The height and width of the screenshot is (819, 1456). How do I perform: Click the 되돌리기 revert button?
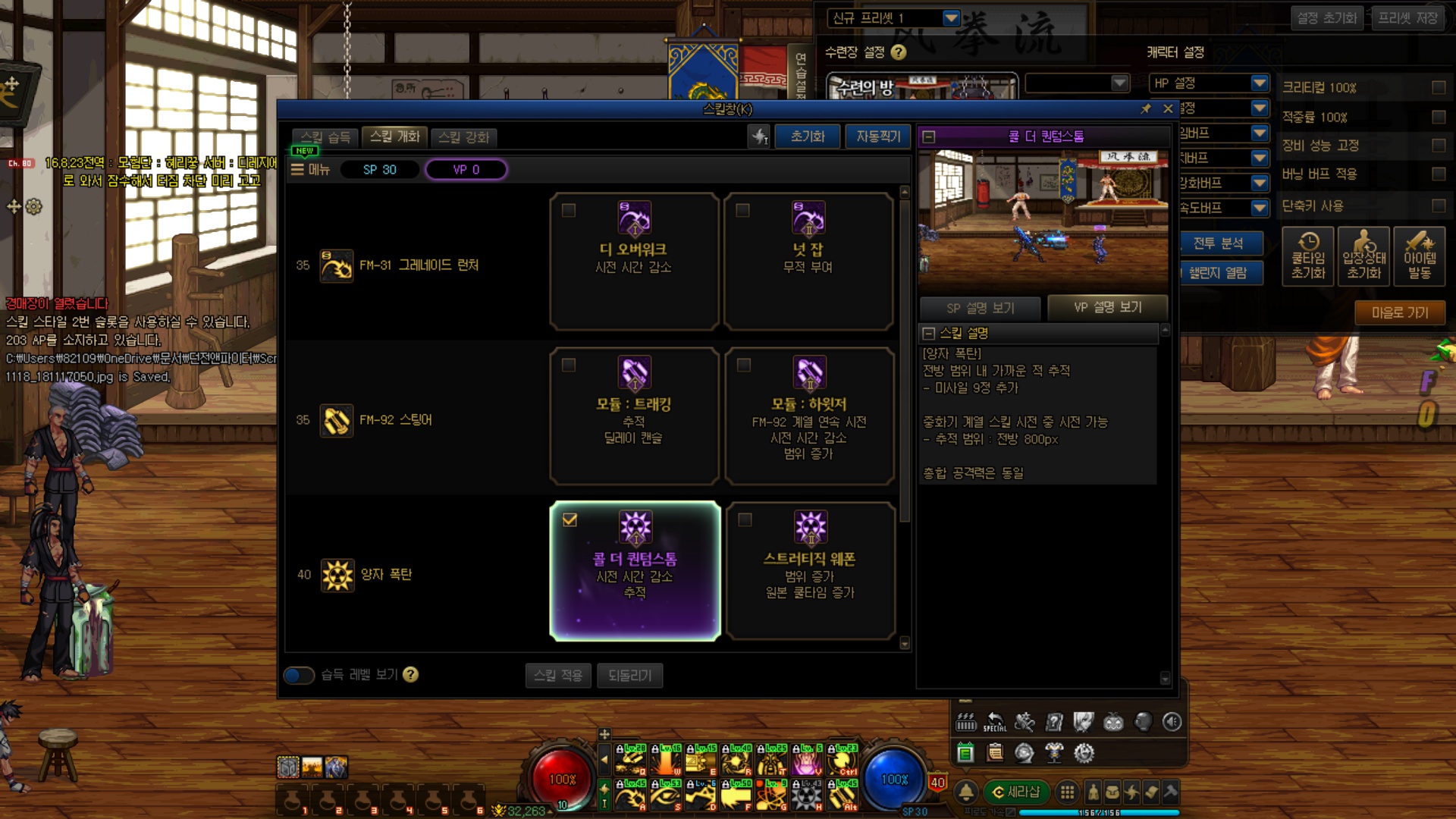[x=629, y=675]
